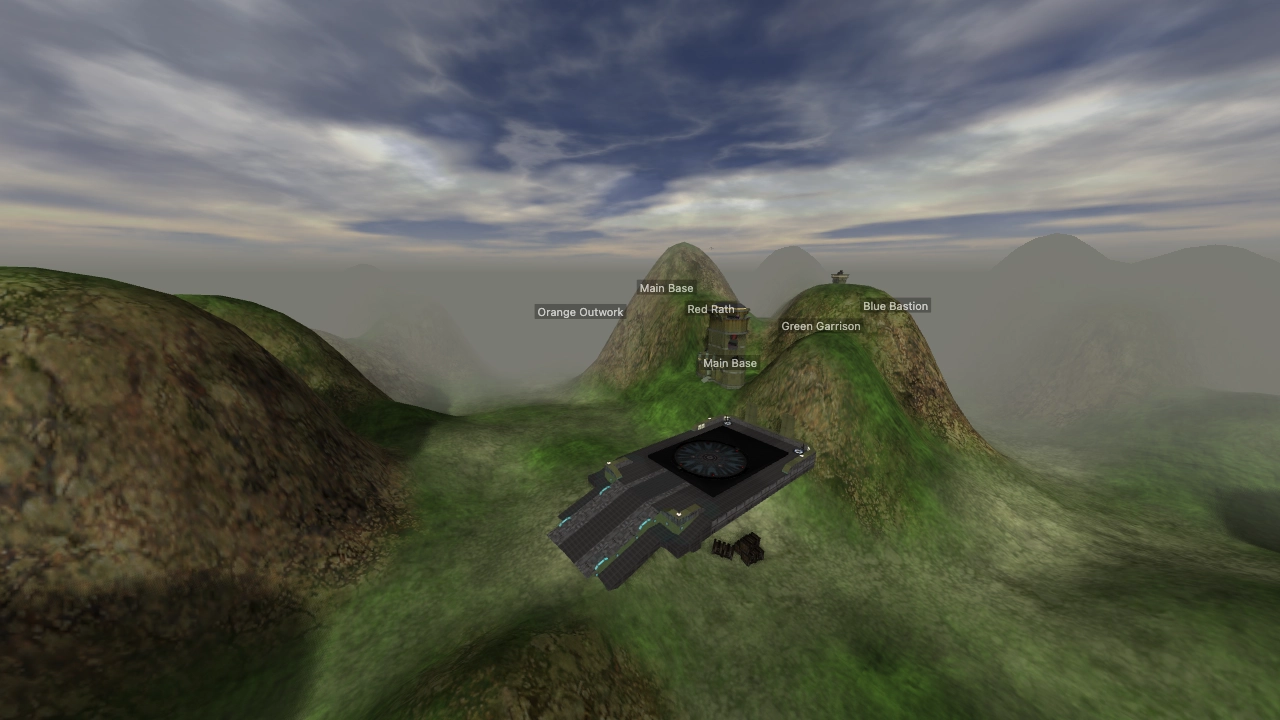Click the antenna atop the Red Rath tower
Image resolution: width=1280 pixels, height=720 pixels.
[710, 250]
